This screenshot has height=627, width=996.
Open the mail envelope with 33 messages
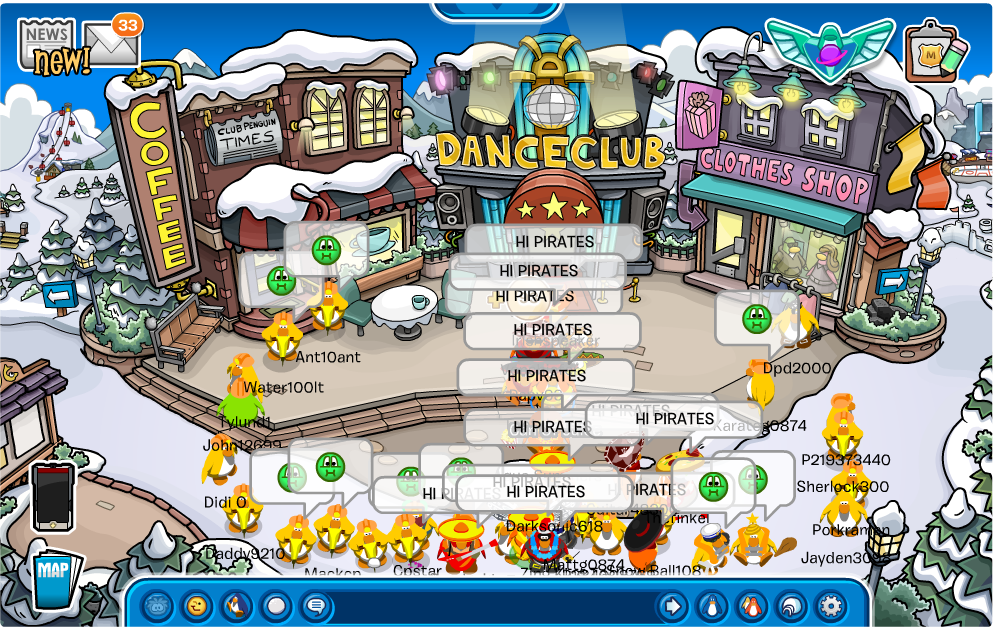point(110,42)
